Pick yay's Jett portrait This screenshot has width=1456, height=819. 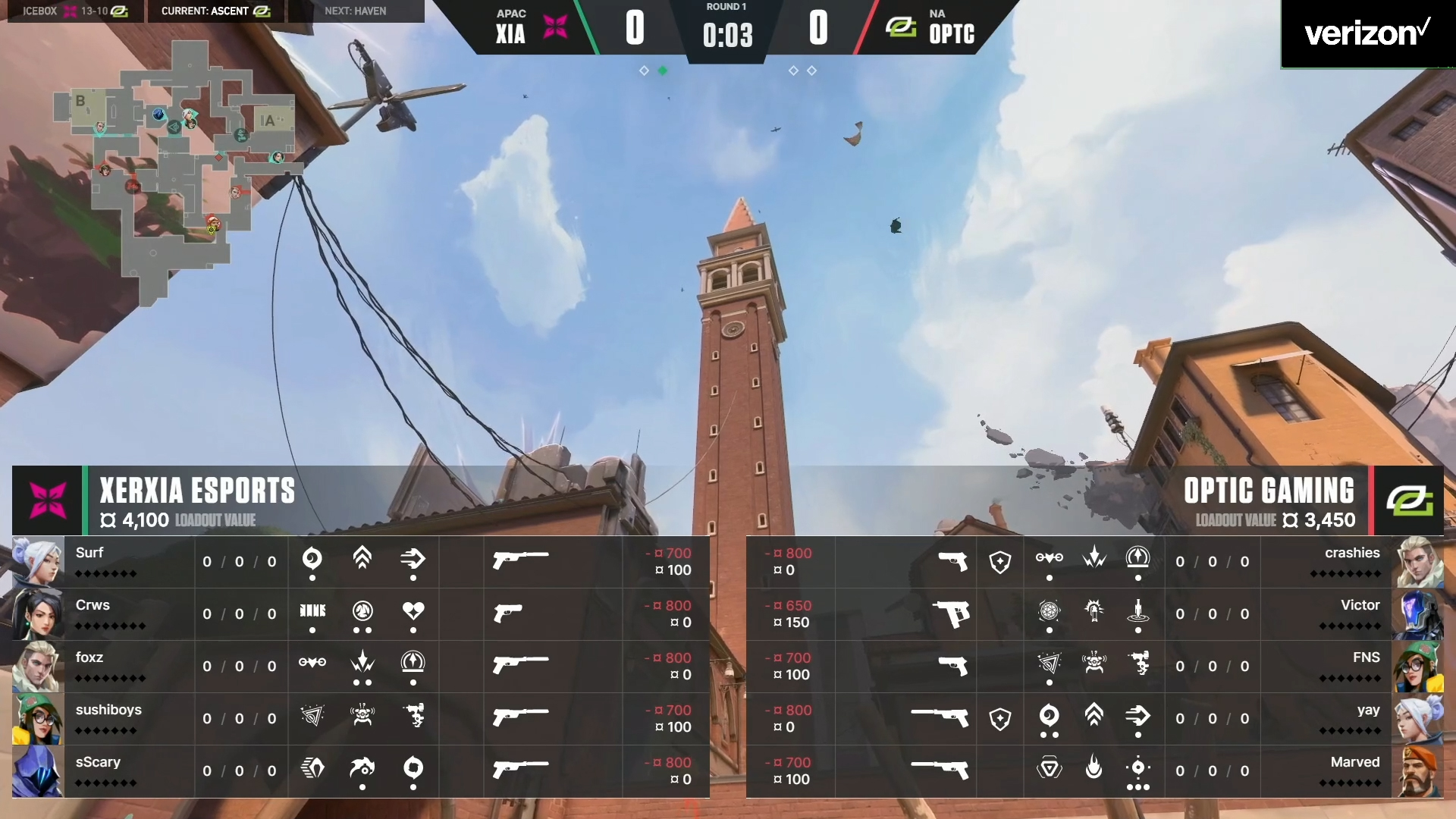pos(1418,719)
